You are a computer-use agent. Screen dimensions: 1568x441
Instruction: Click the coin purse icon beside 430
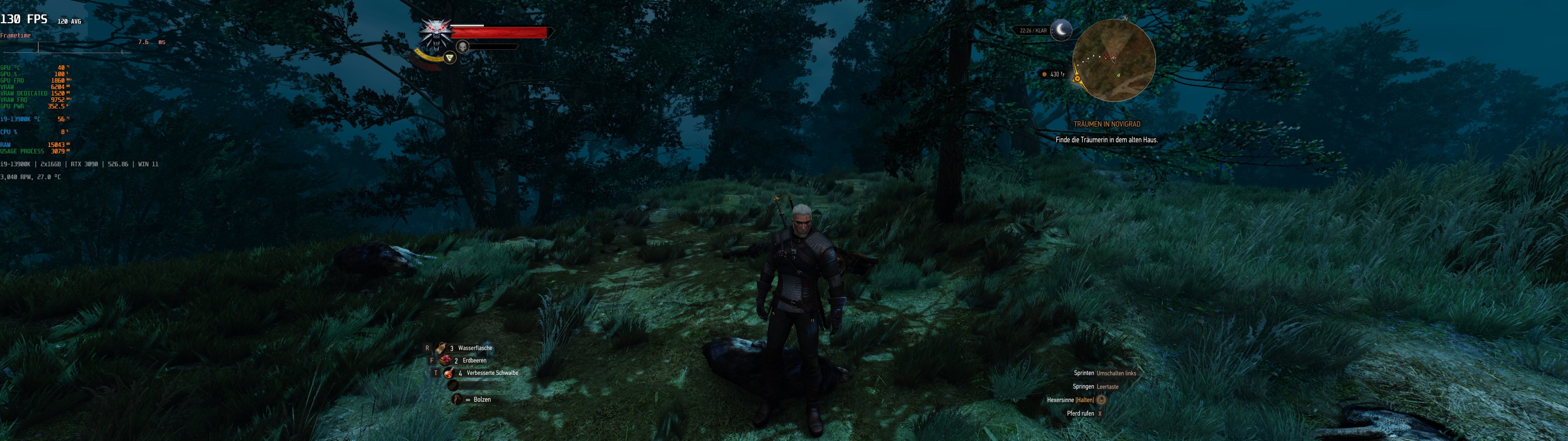[x=1045, y=74]
